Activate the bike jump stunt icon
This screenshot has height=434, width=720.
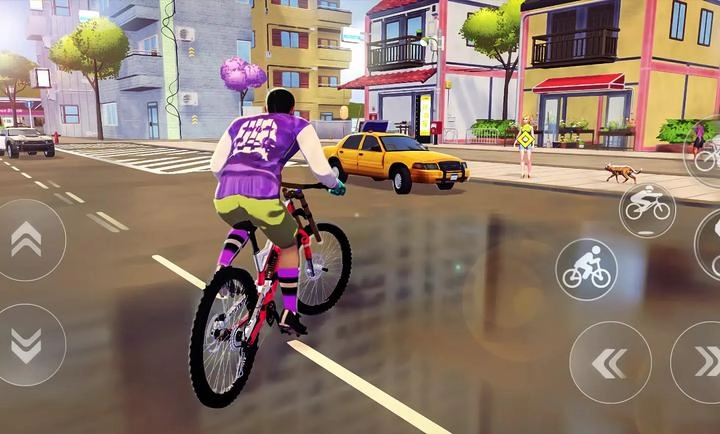click(x=647, y=204)
